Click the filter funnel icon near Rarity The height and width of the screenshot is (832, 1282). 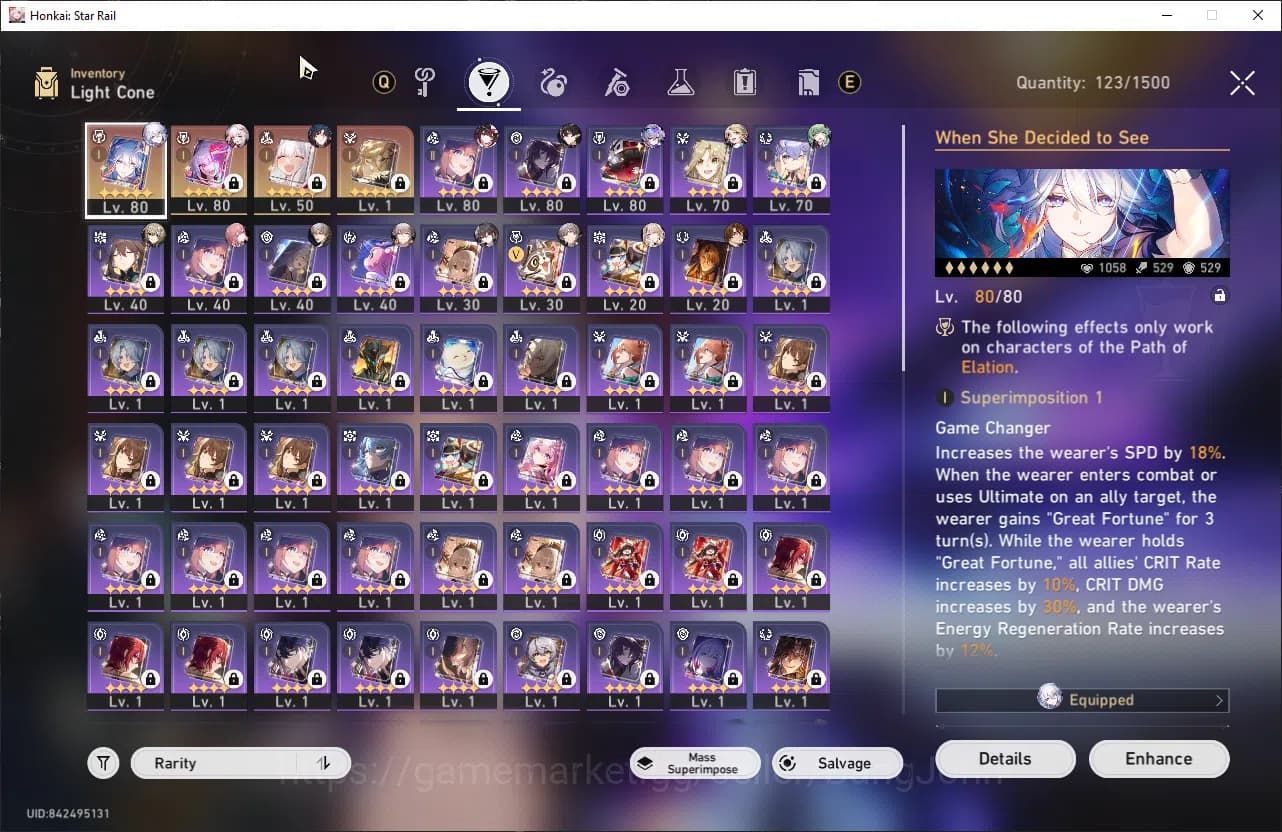103,762
